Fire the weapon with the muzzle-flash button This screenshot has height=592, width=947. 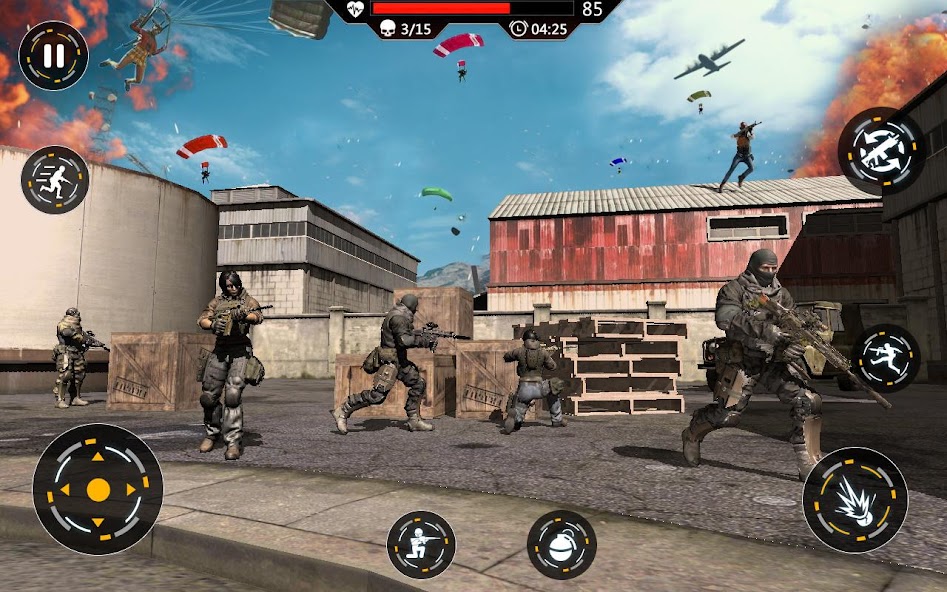point(855,499)
